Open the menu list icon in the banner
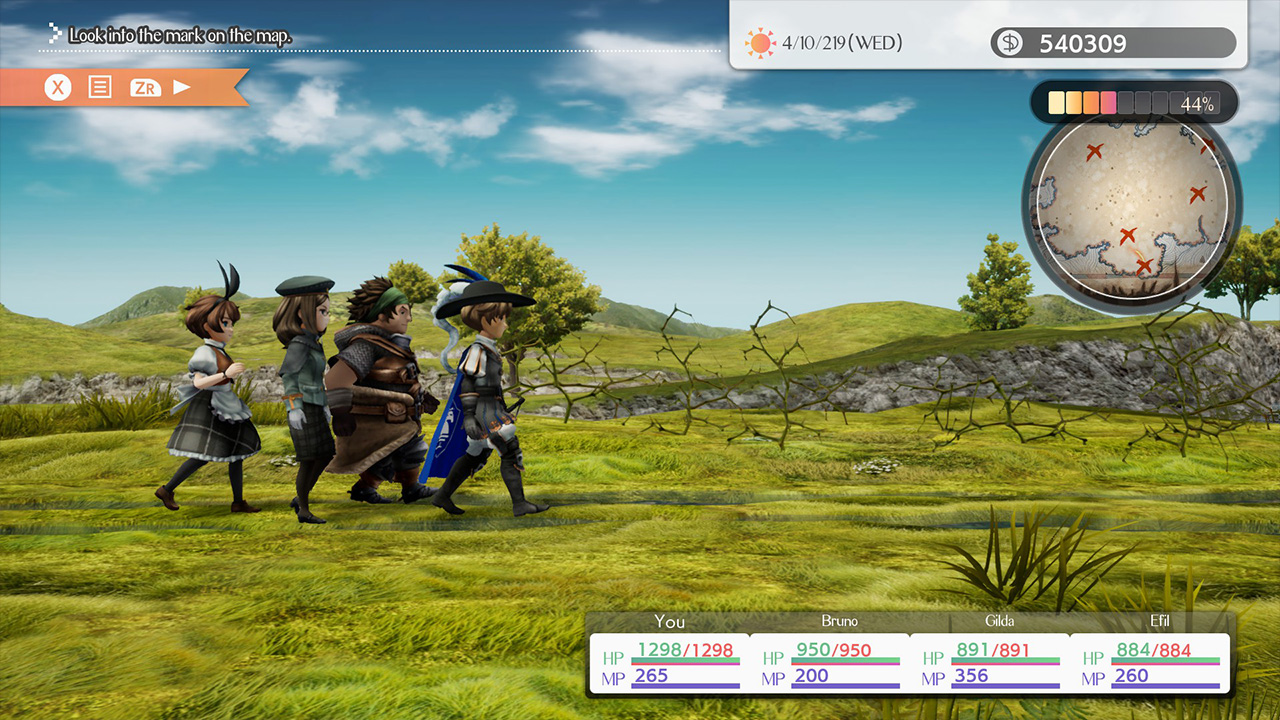The height and width of the screenshot is (720, 1280). coord(101,87)
